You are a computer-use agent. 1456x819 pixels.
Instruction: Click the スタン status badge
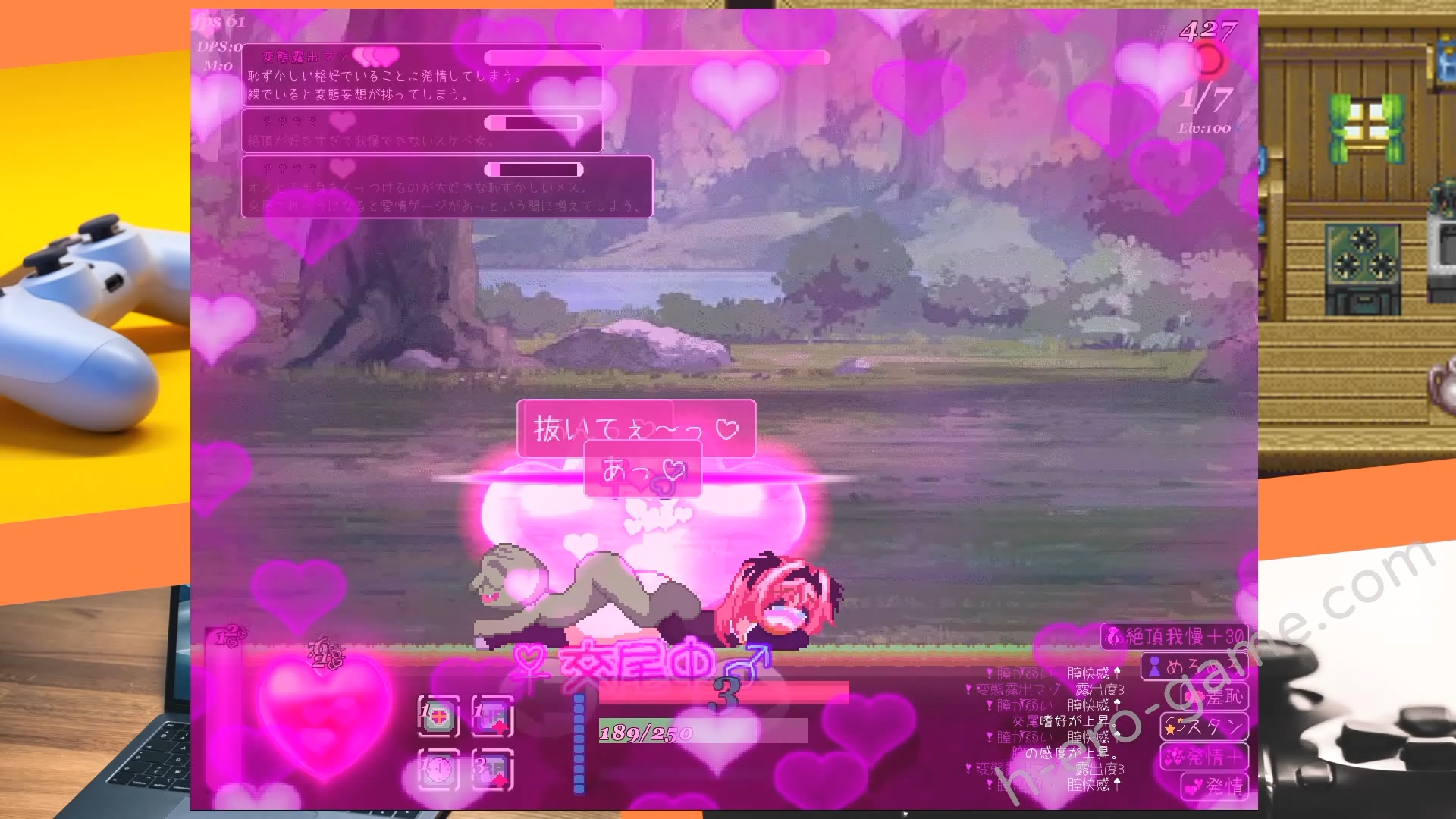click(x=1203, y=726)
